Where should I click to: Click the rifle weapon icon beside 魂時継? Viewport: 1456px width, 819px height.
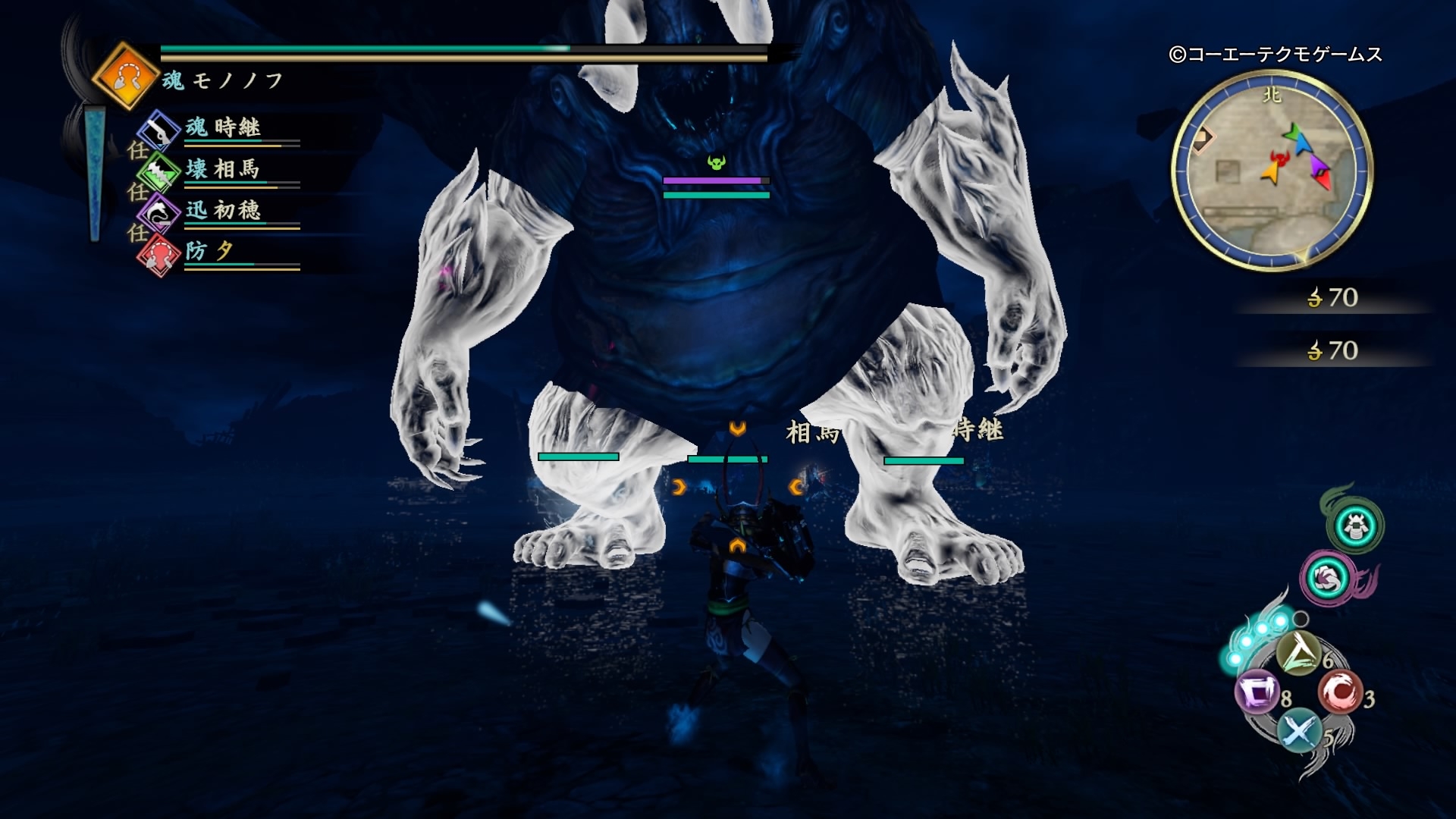(160, 129)
